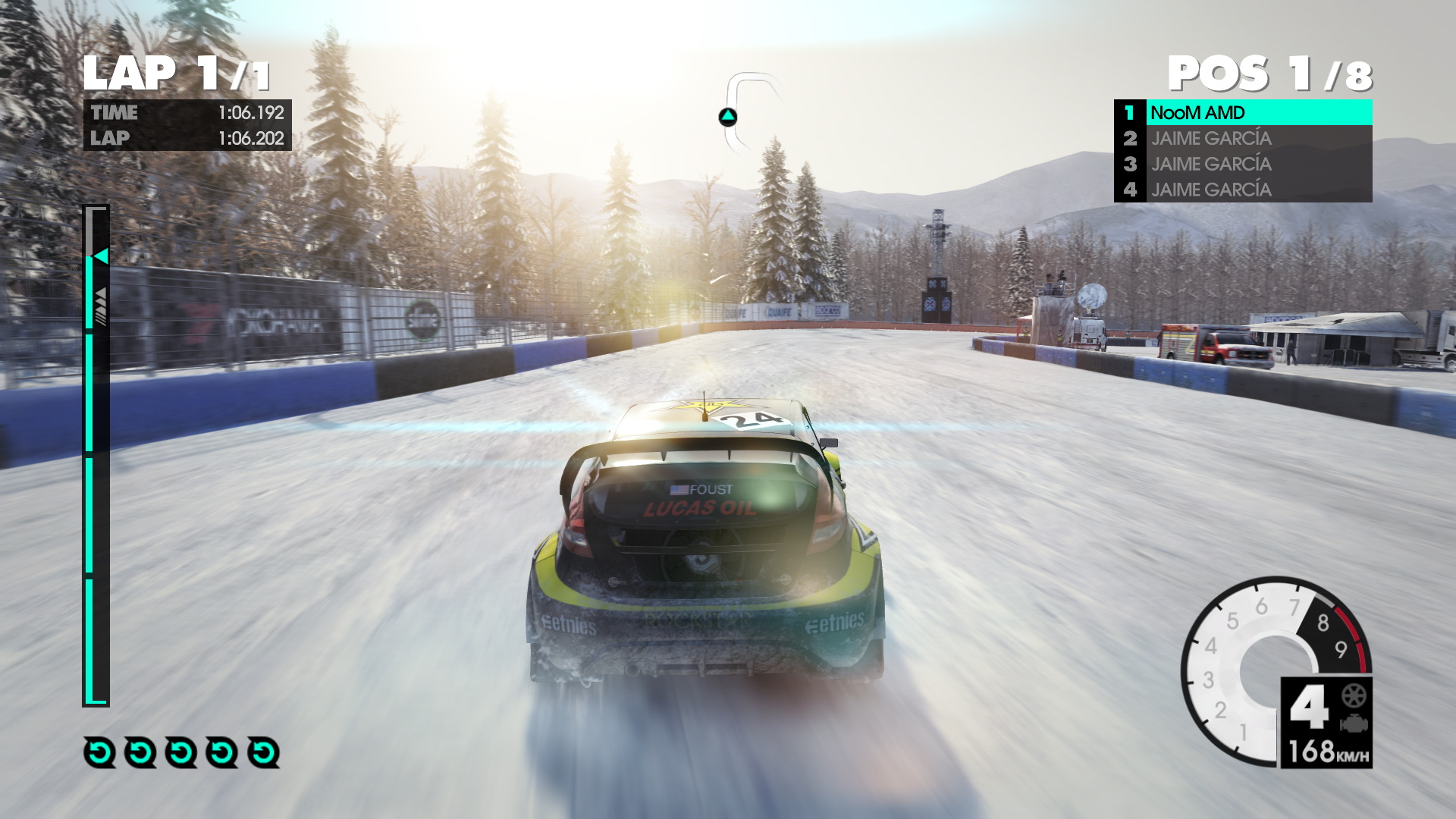This screenshot has height=819, width=1456.
Task: Select the triangle player marker on minimap
Action: coord(727,117)
